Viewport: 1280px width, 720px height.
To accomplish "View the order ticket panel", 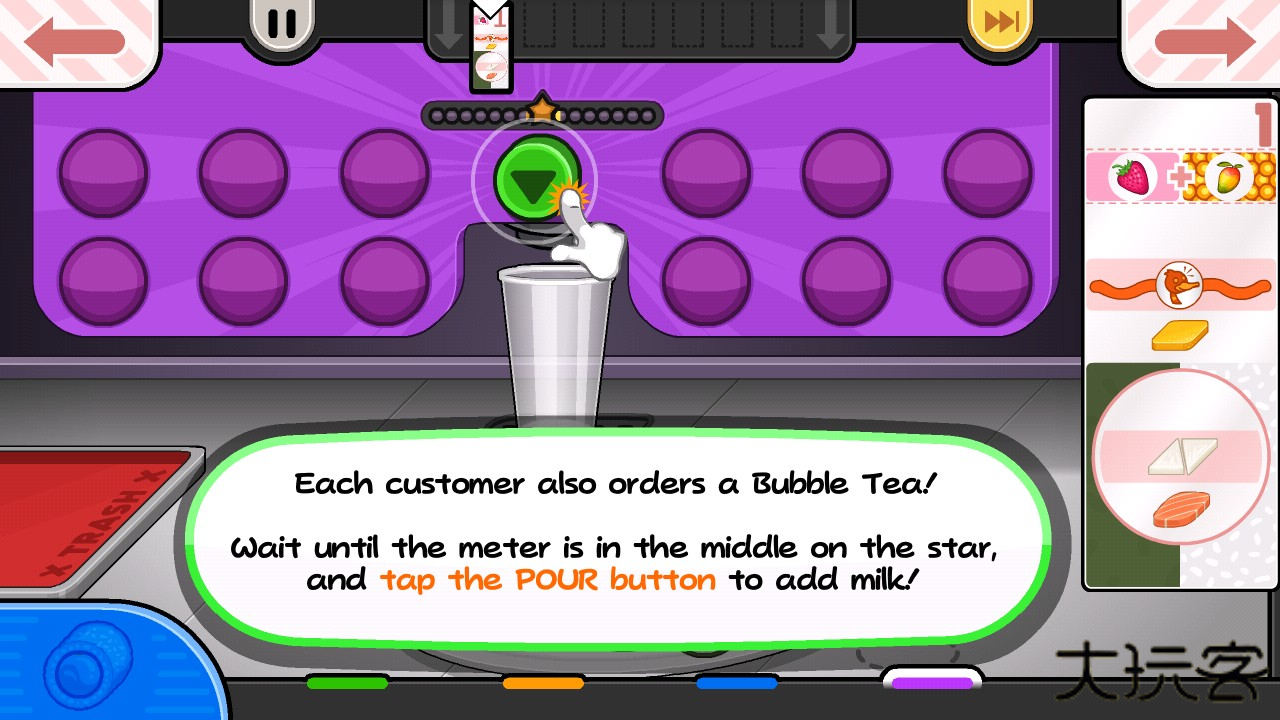I will [1180, 340].
